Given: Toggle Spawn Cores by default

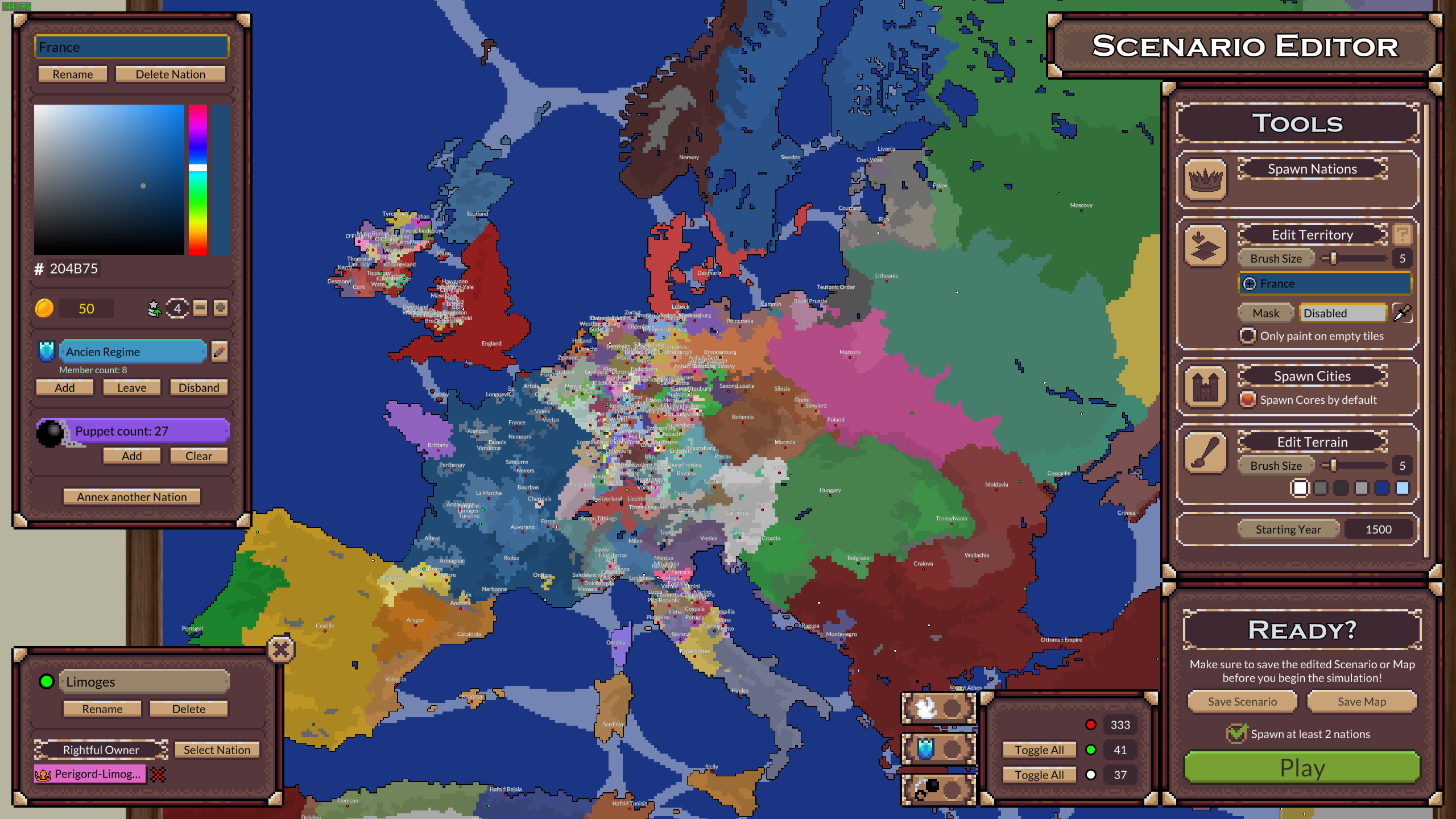Looking at the screenshot, I should pyautogui.click(x=1249, y=400).
